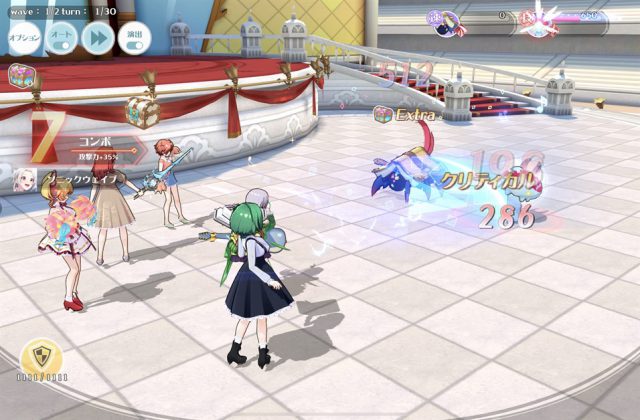Open the オプション (Options) menu

pyautogui.click(x=24, y=37)
